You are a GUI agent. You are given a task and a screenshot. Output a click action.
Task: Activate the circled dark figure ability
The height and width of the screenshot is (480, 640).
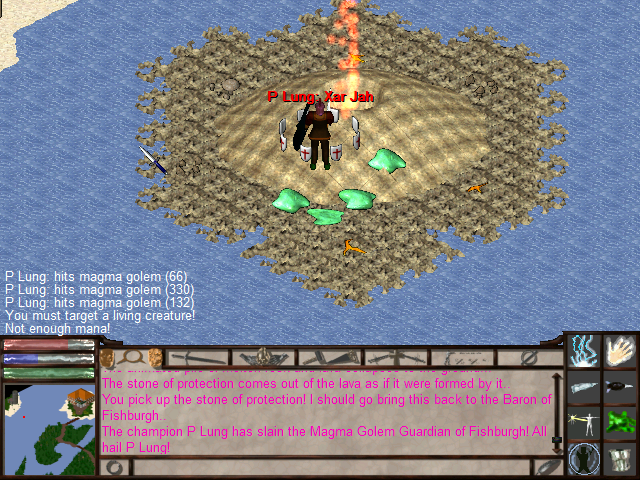(x=584, y=458)
